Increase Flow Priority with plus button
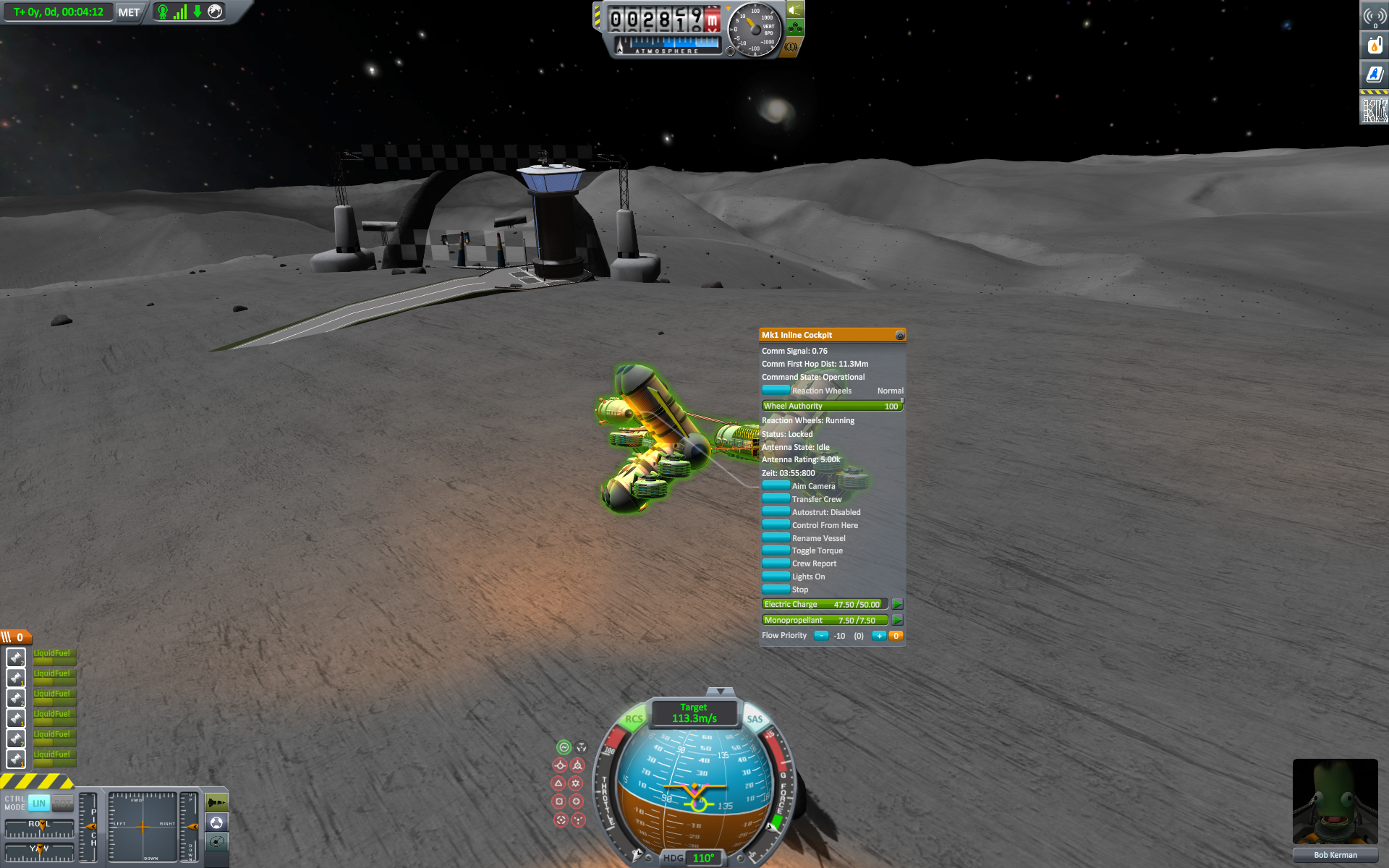 coord(879,636)
